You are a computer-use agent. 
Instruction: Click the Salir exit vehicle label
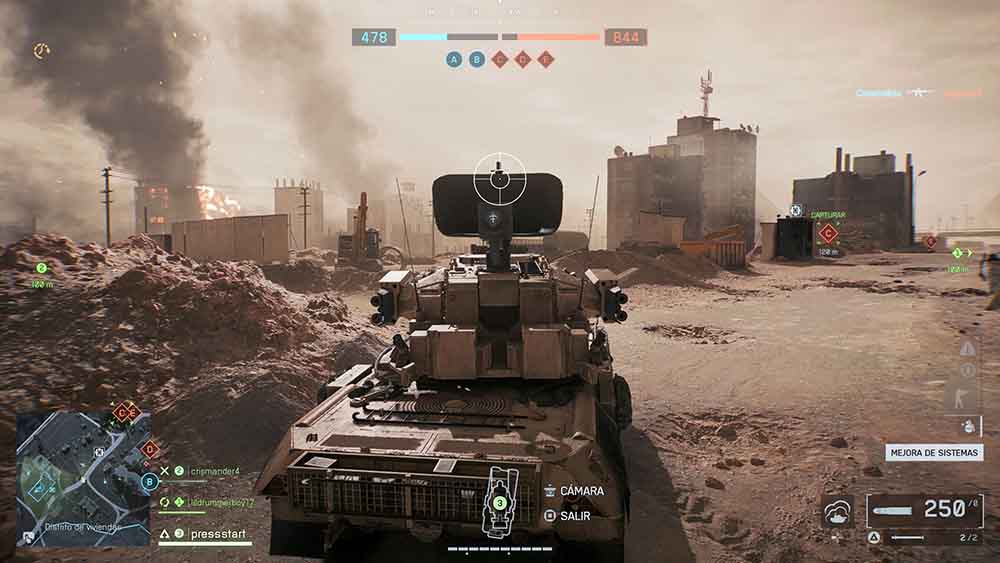tap(575, 516)
